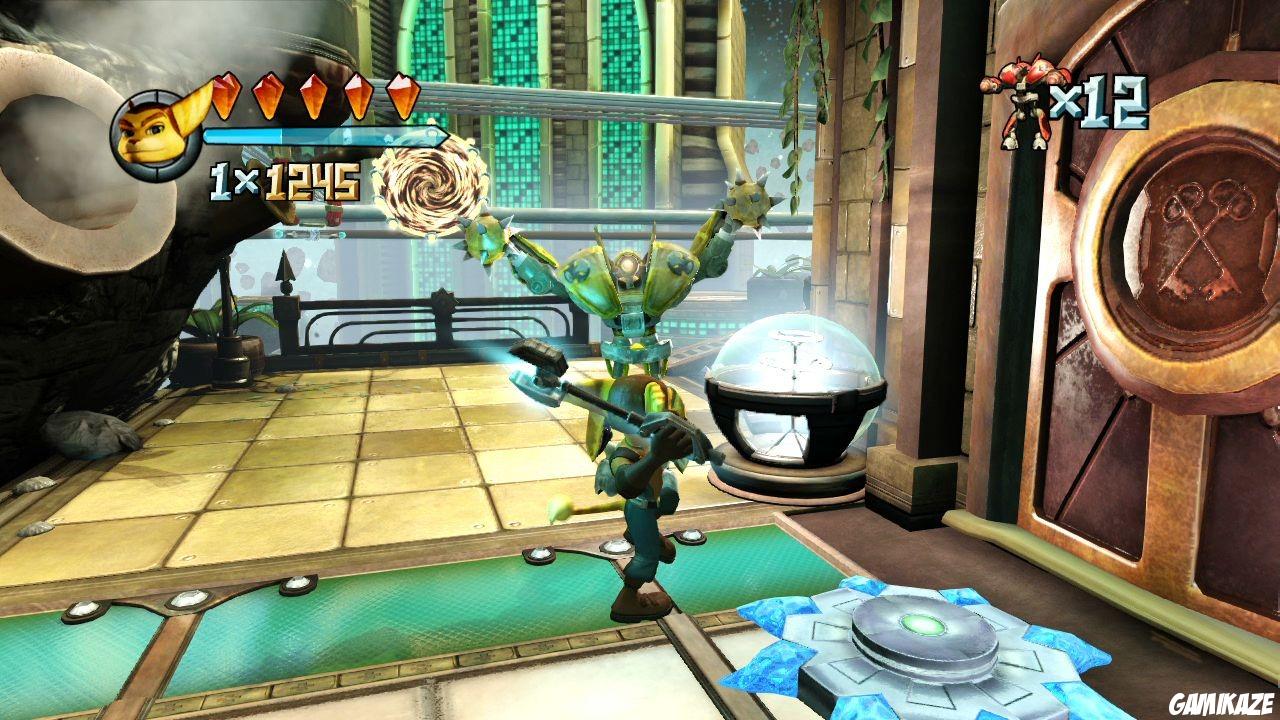Click the round green light on robot's chest
1280x720 pixels.
point(629,263)
